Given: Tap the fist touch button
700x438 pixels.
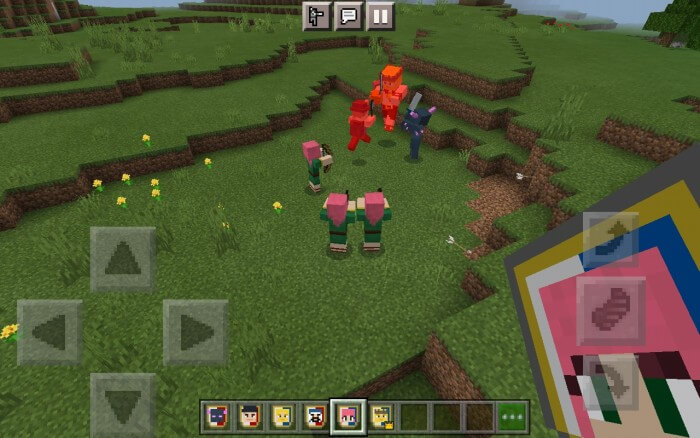Looking at the screenshot, I should 611,310.
